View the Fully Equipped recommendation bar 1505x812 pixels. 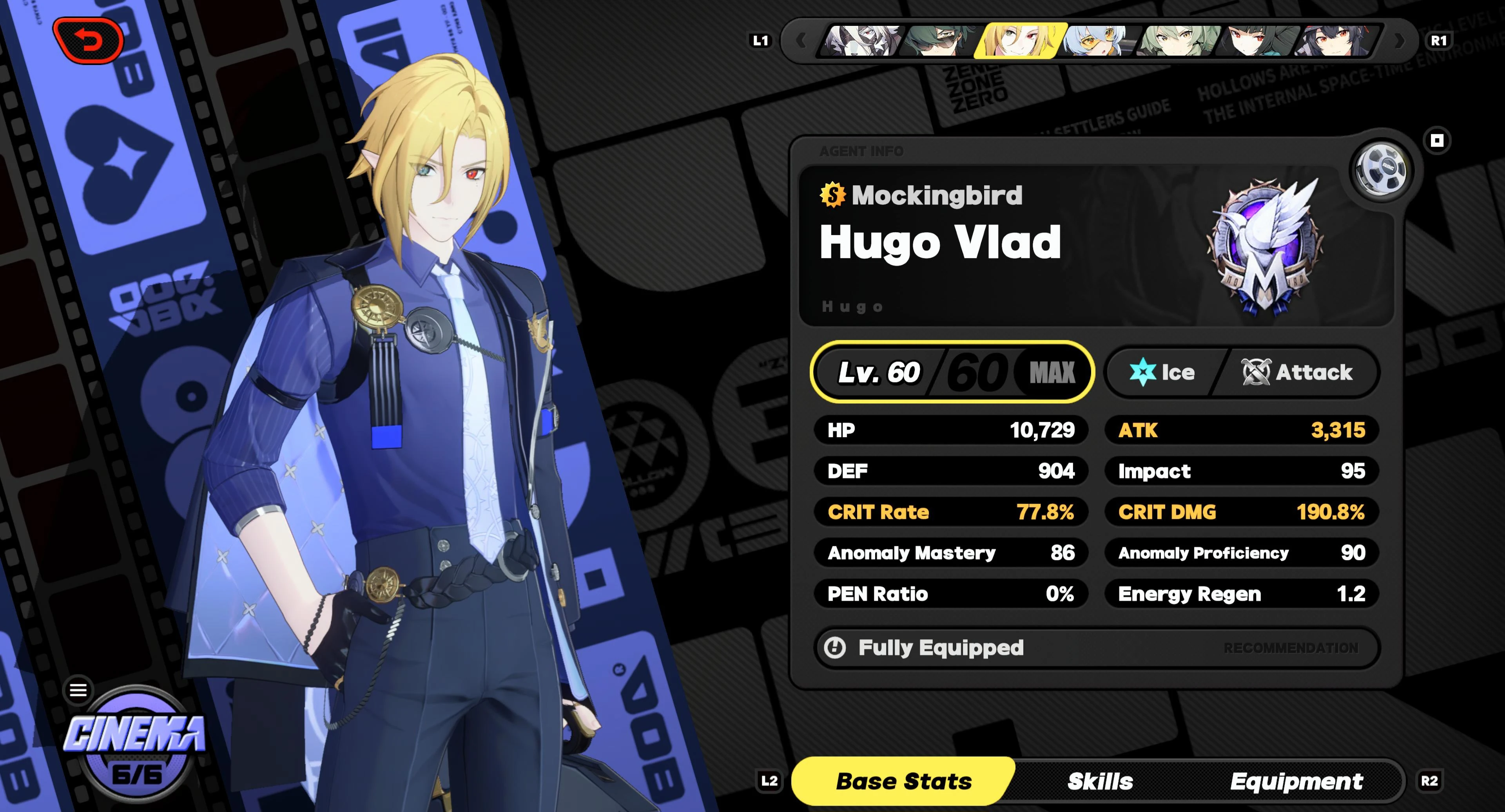tap(1097, 647)
